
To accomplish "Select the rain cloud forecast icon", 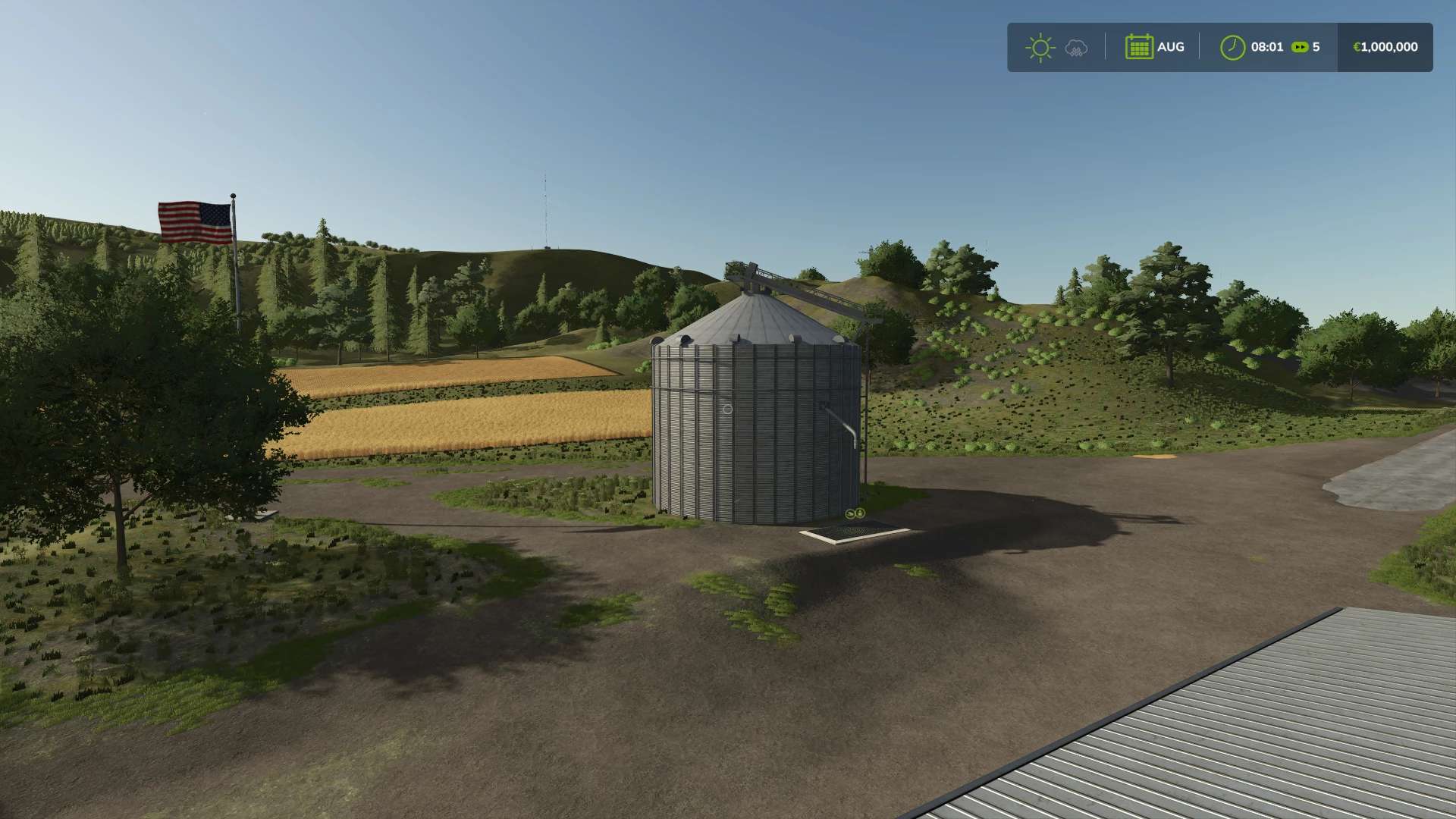I will tap(1076, 48).
